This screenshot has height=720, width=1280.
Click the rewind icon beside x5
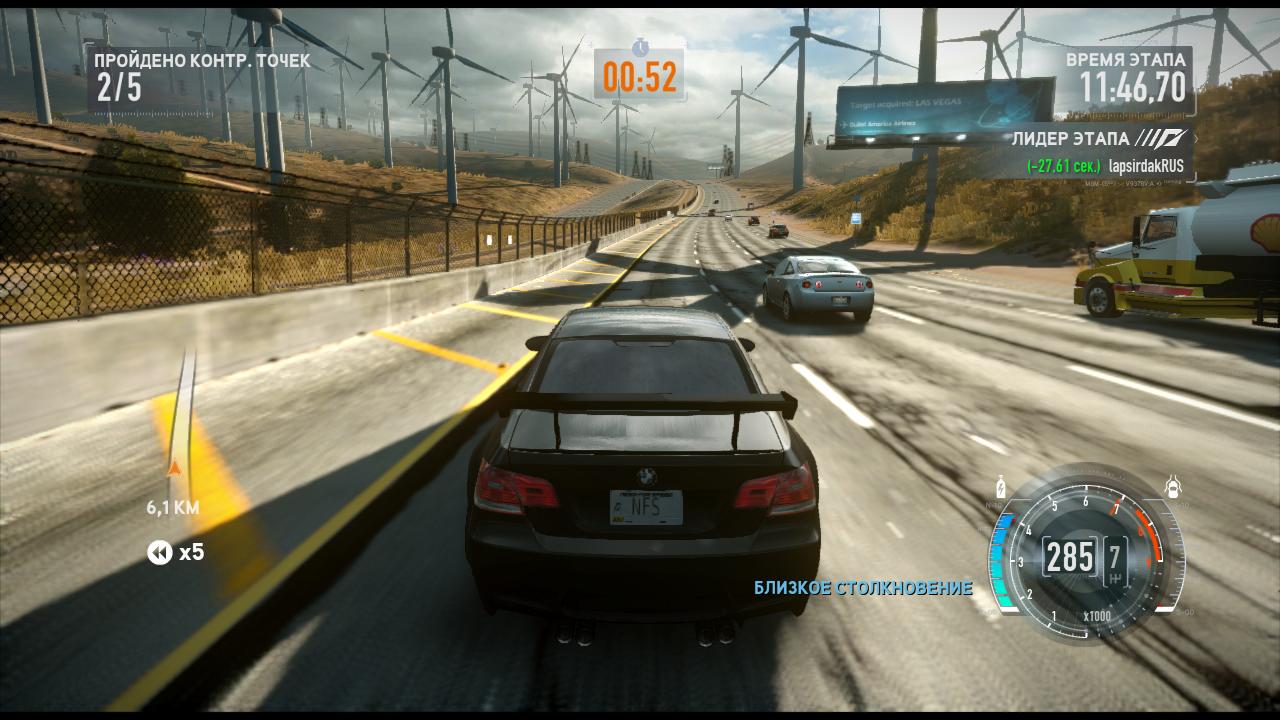[160, 552]
